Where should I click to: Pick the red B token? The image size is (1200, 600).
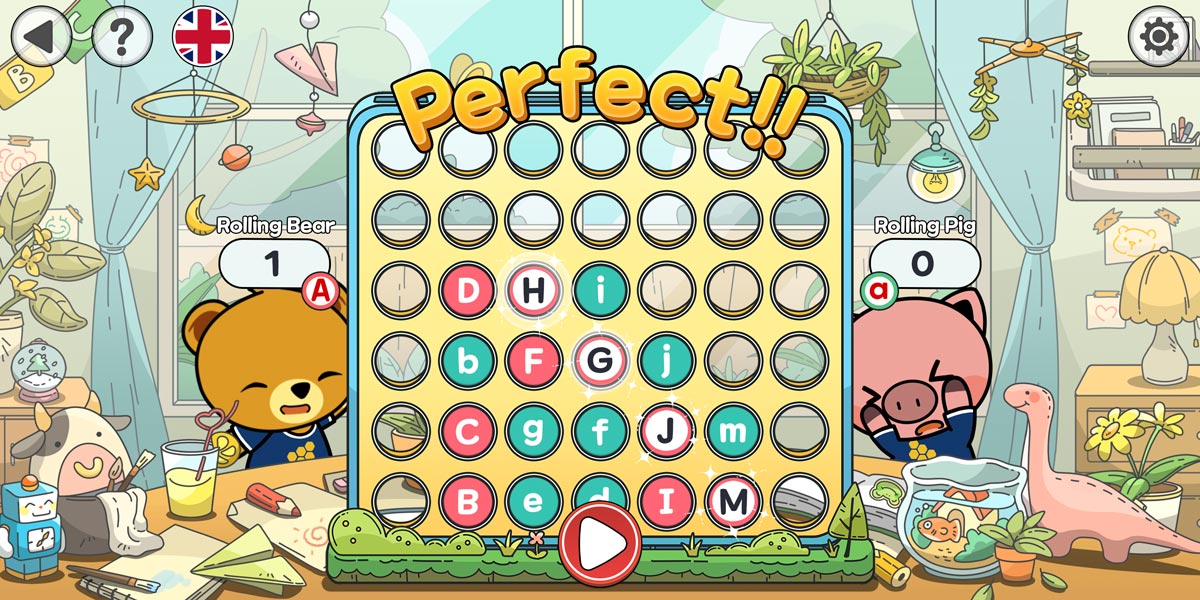click(467, 499)
